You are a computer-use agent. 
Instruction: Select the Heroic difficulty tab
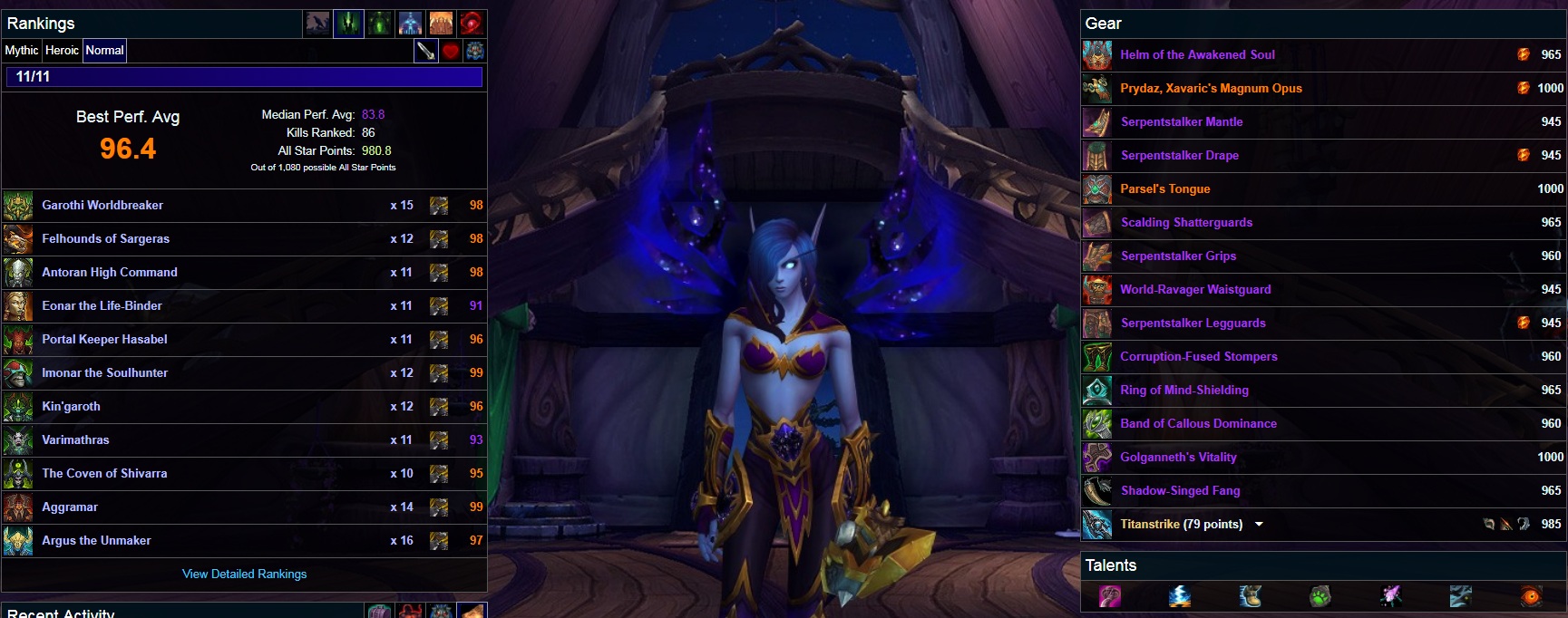tap(62, 51)
